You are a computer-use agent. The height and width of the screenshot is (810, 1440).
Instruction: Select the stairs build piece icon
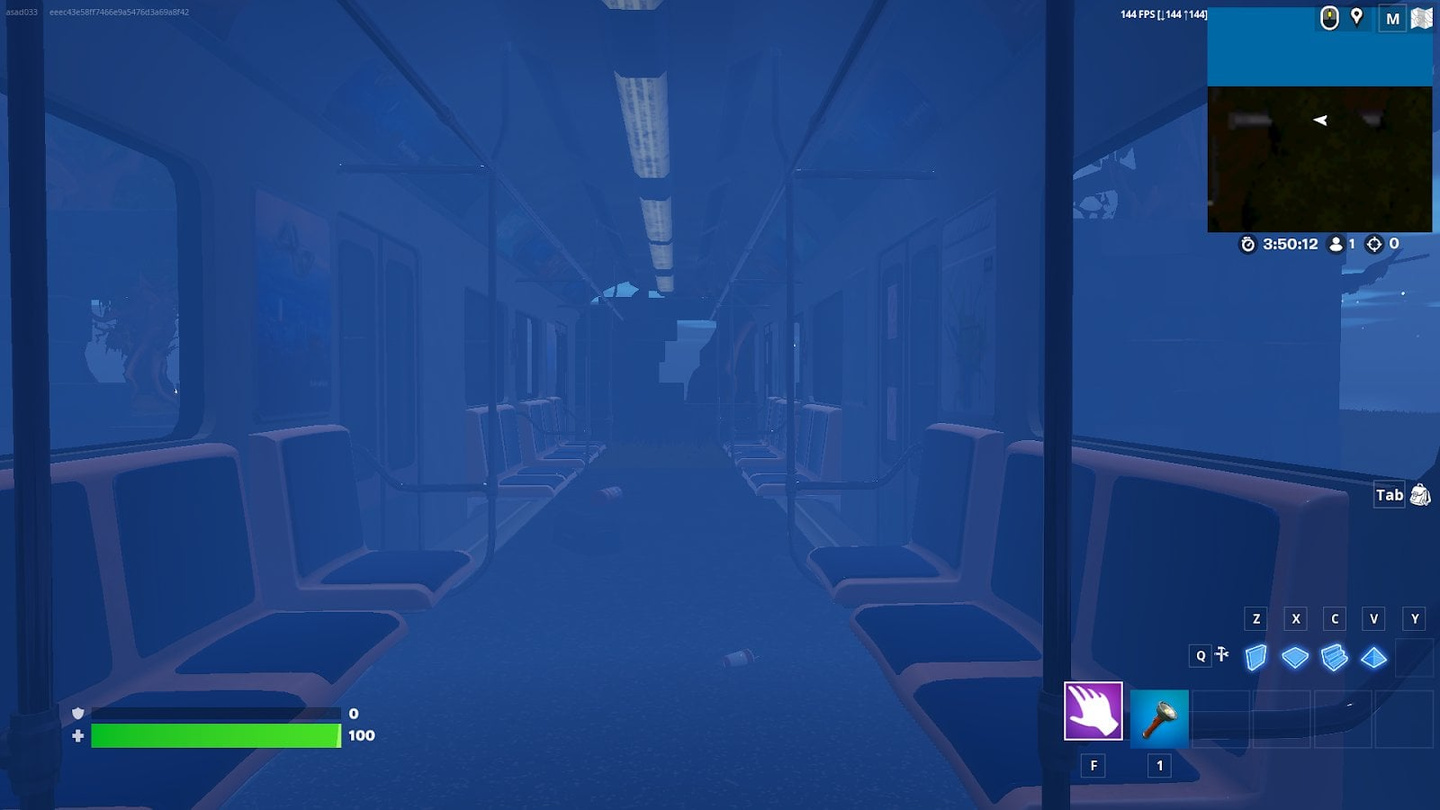(1334, 657)
